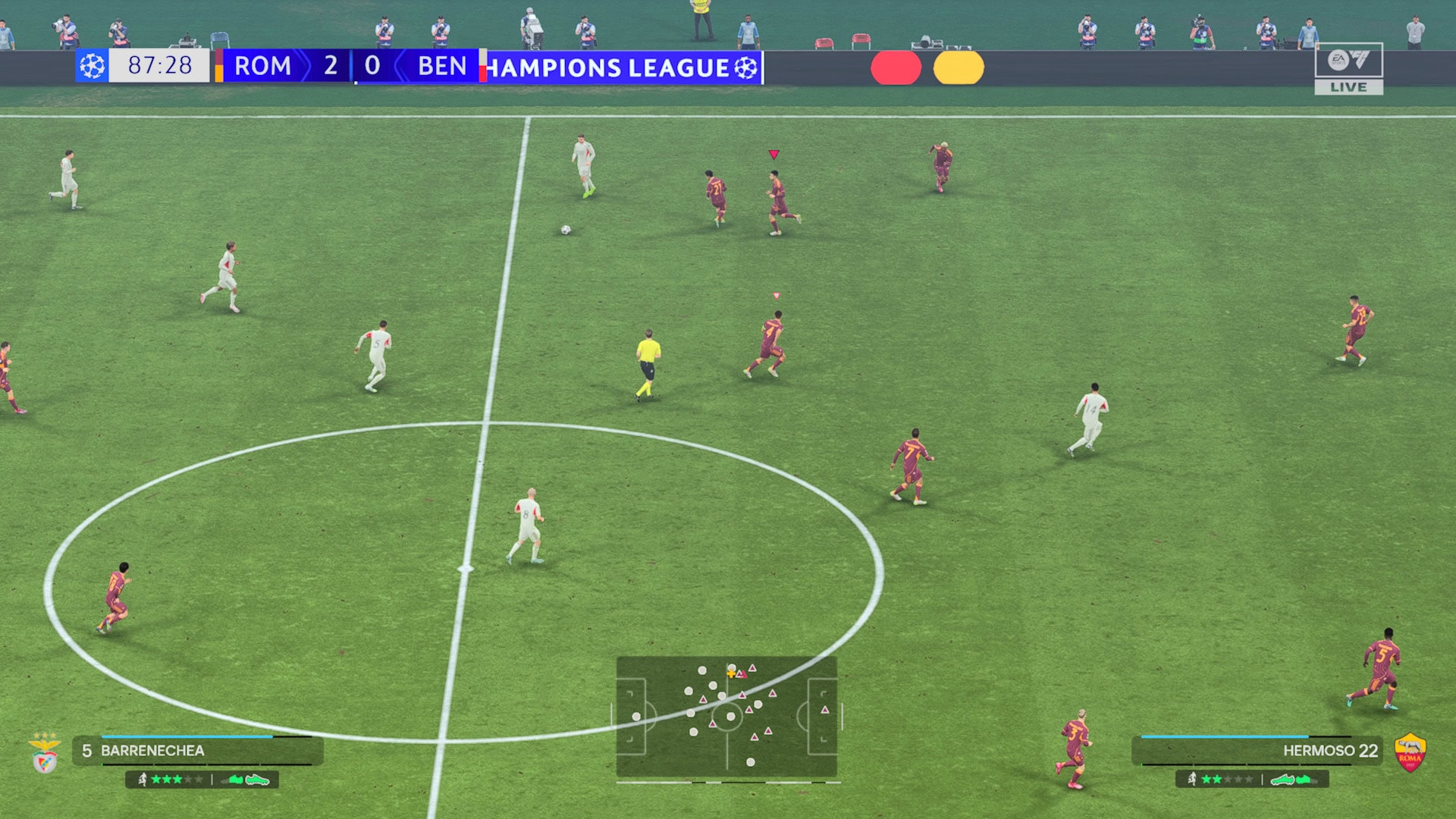Click the pitch radar minimap
Viewport: 1456px width, 819px height.
click(x=726, y=717)
